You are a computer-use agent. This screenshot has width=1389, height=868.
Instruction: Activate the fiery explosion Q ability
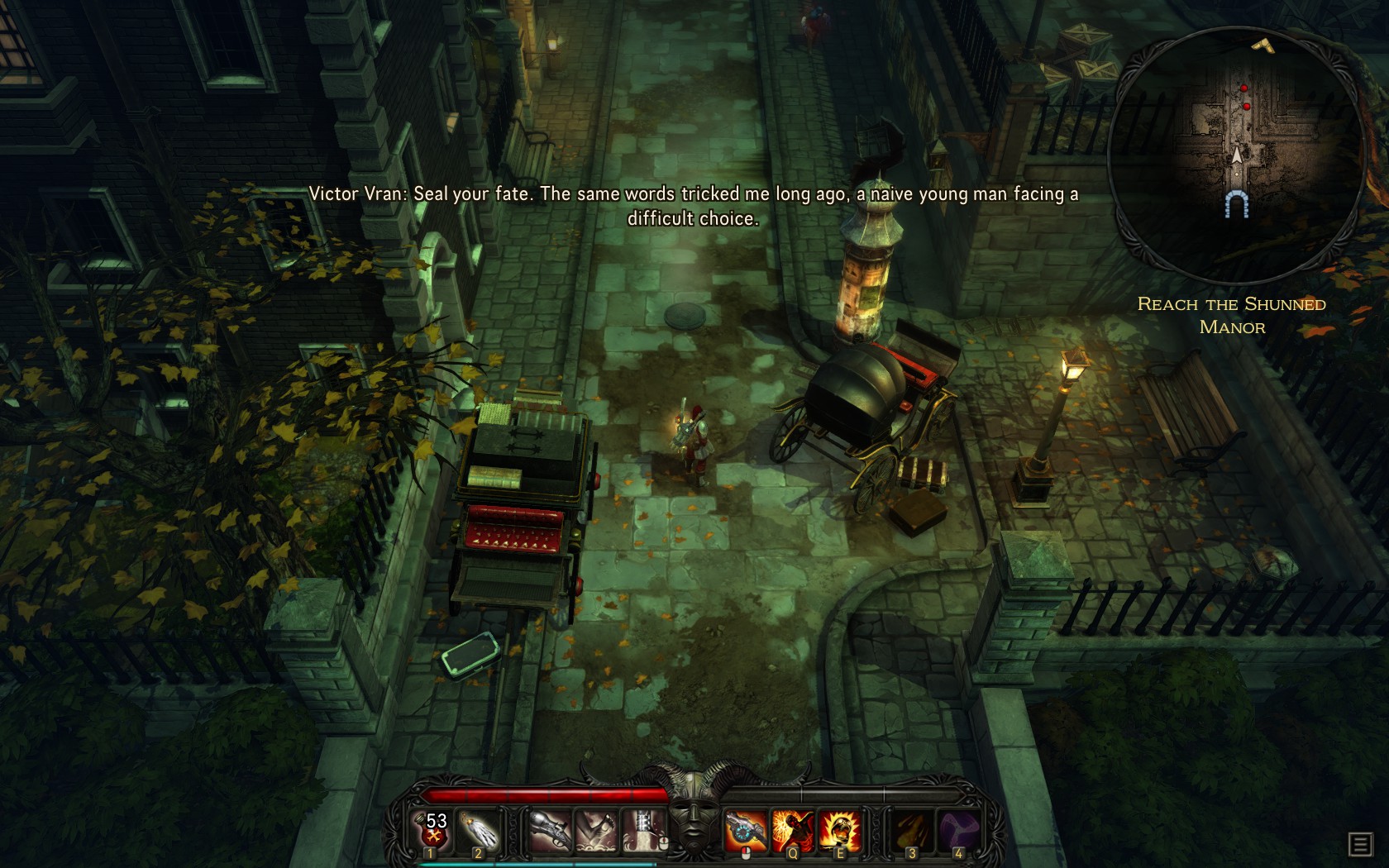(792, 830)
